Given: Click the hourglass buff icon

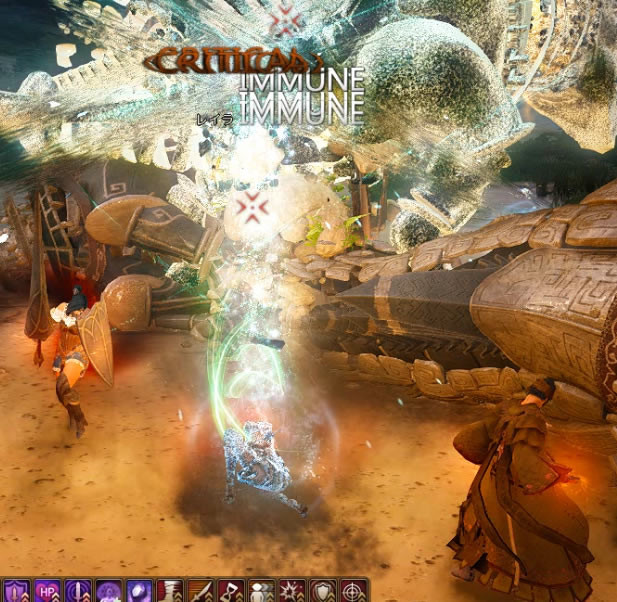Looking at the screenshot, I should [170, 591].
